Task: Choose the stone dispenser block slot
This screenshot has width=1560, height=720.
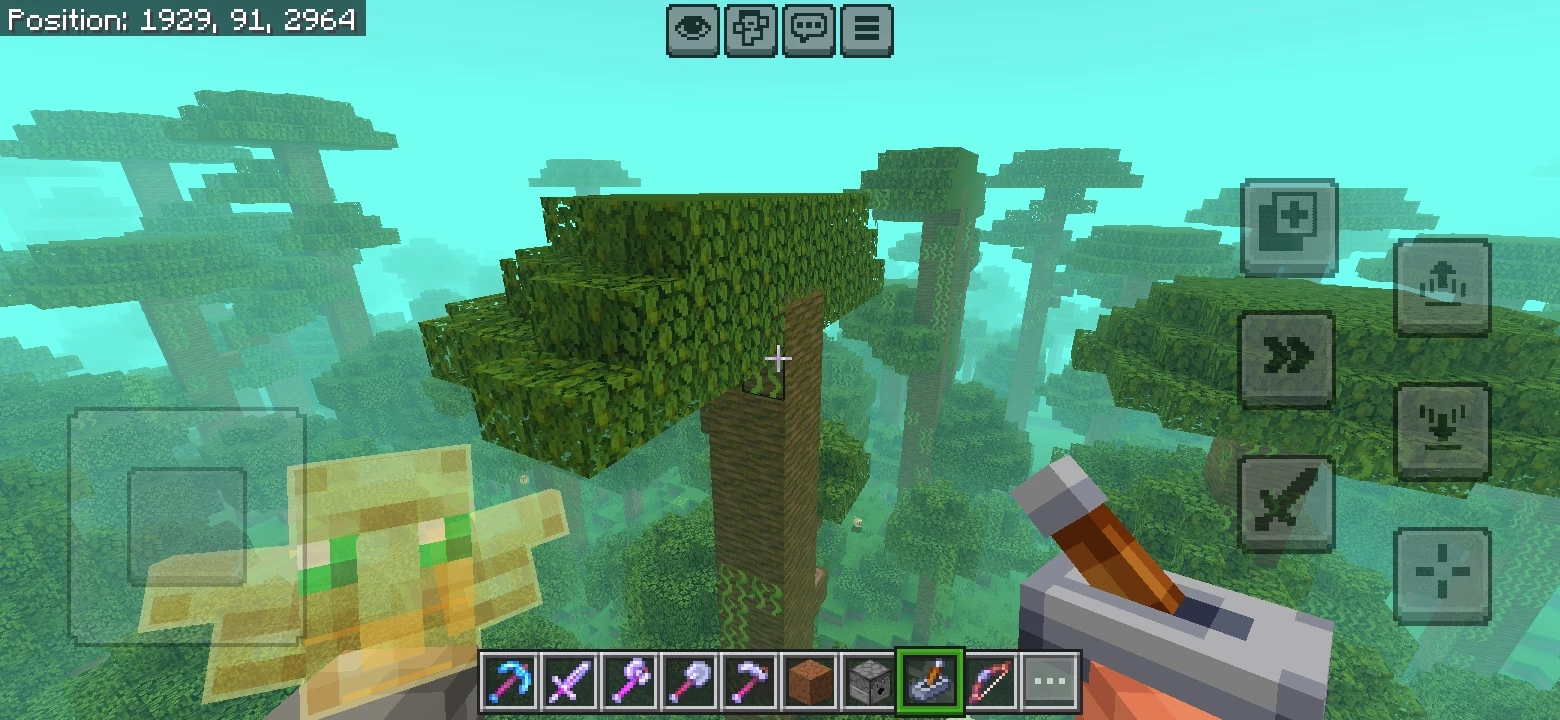Action: 868,683
